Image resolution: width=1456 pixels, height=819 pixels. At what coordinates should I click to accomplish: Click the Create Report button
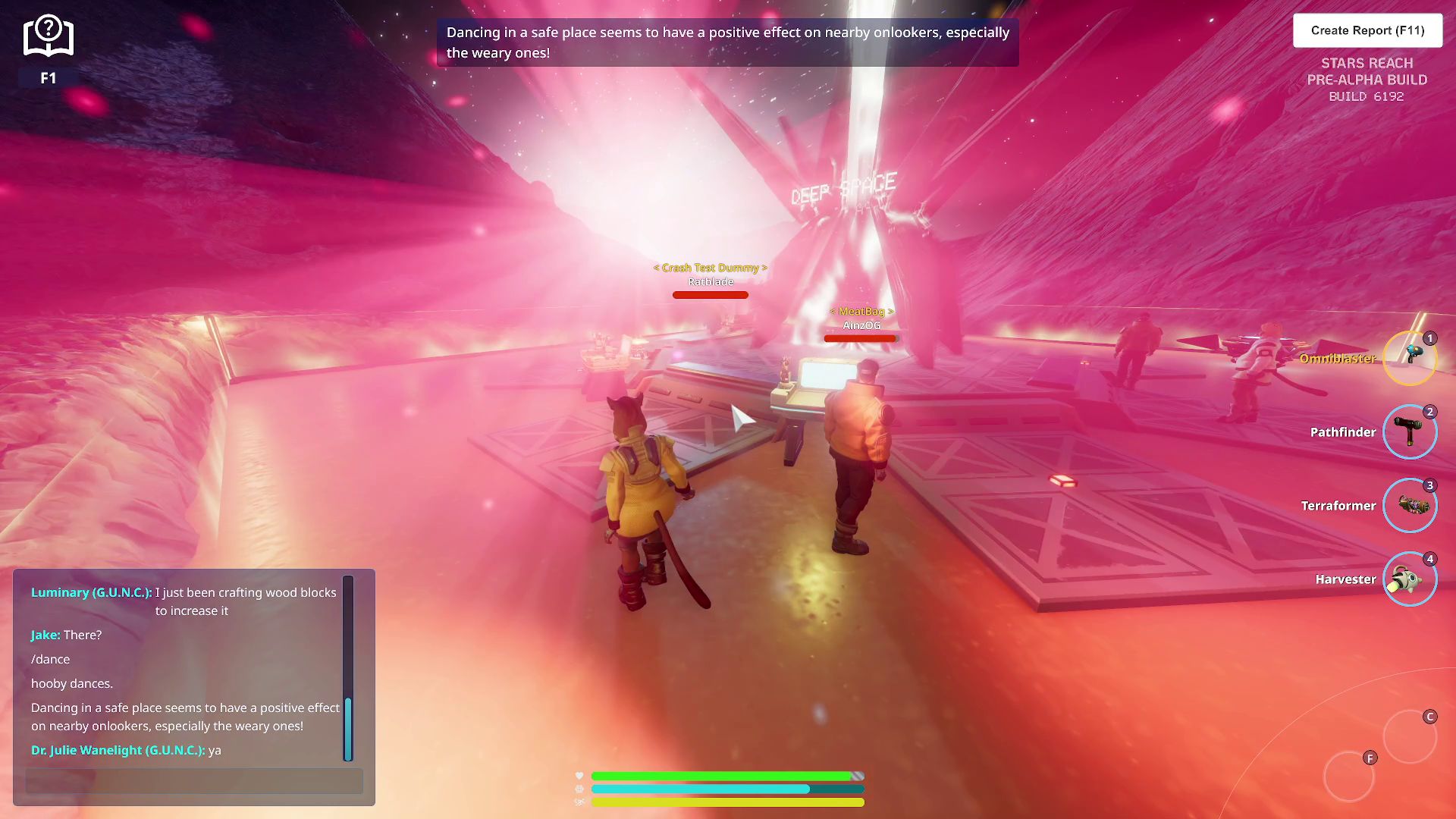tap(1367, 30)
